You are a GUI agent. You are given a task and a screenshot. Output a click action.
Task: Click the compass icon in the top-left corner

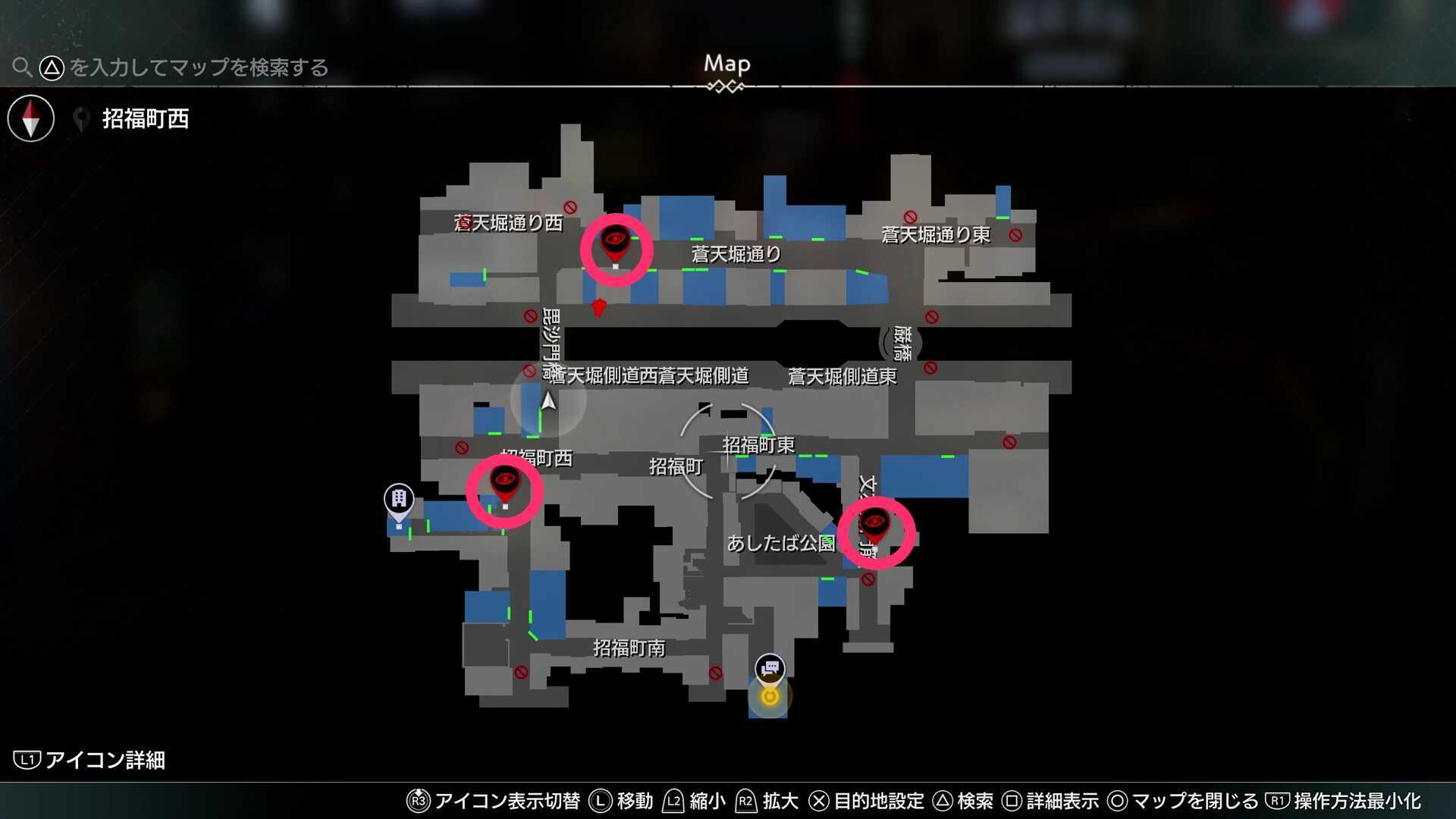pyautogui.click(x=30, y=118)
